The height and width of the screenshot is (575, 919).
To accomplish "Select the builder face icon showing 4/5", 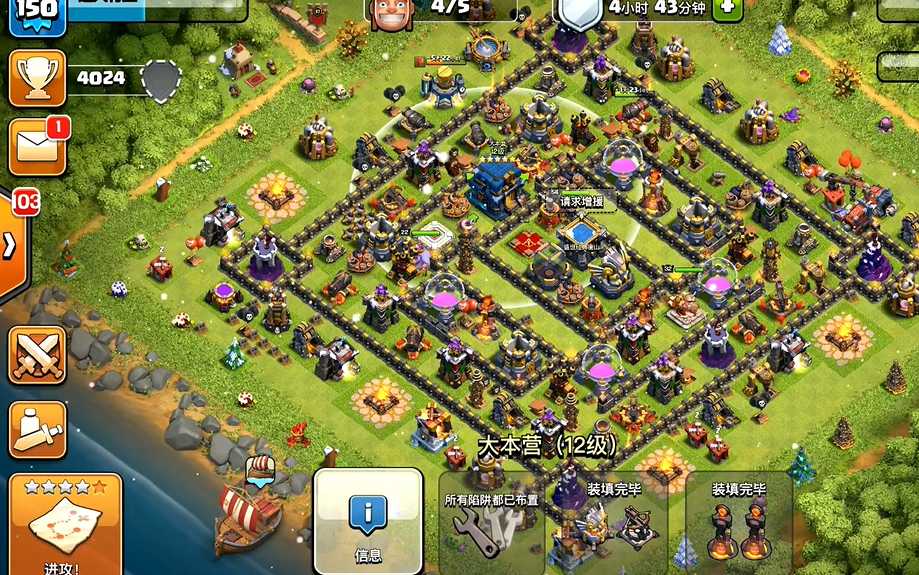I will pos(391,11).
